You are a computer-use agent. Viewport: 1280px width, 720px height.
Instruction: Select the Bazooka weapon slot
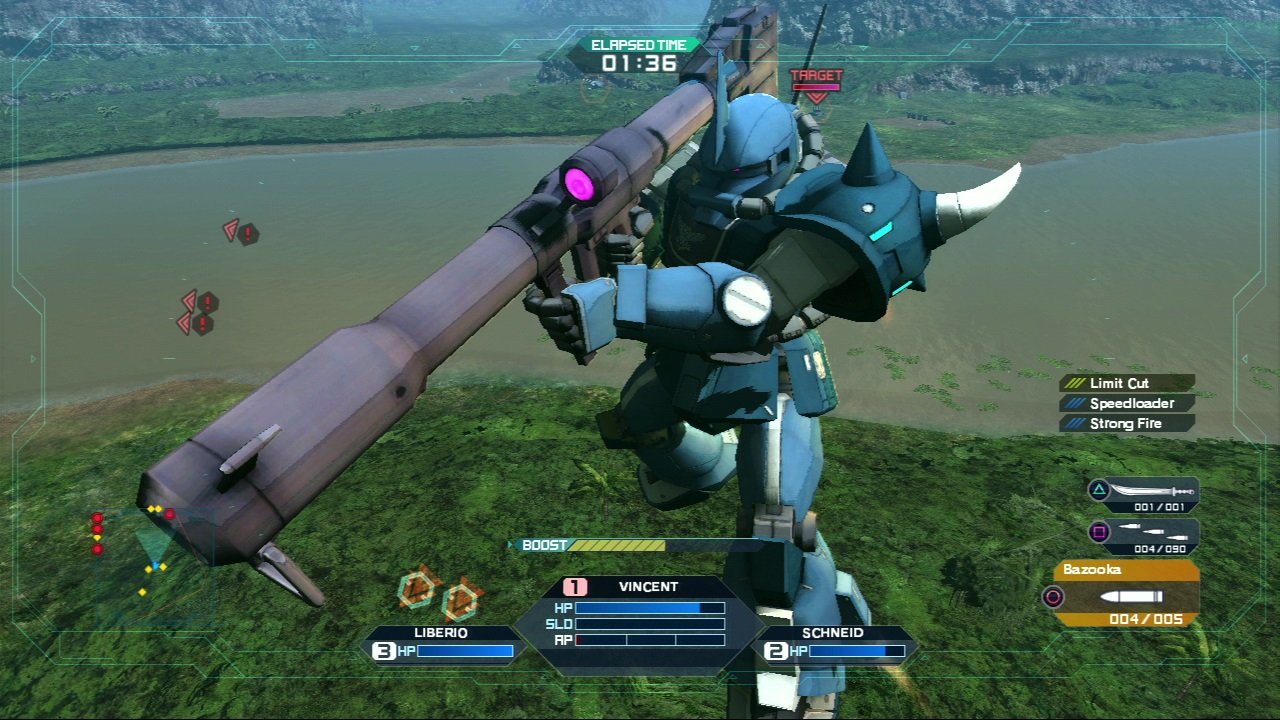[1125, 596]
